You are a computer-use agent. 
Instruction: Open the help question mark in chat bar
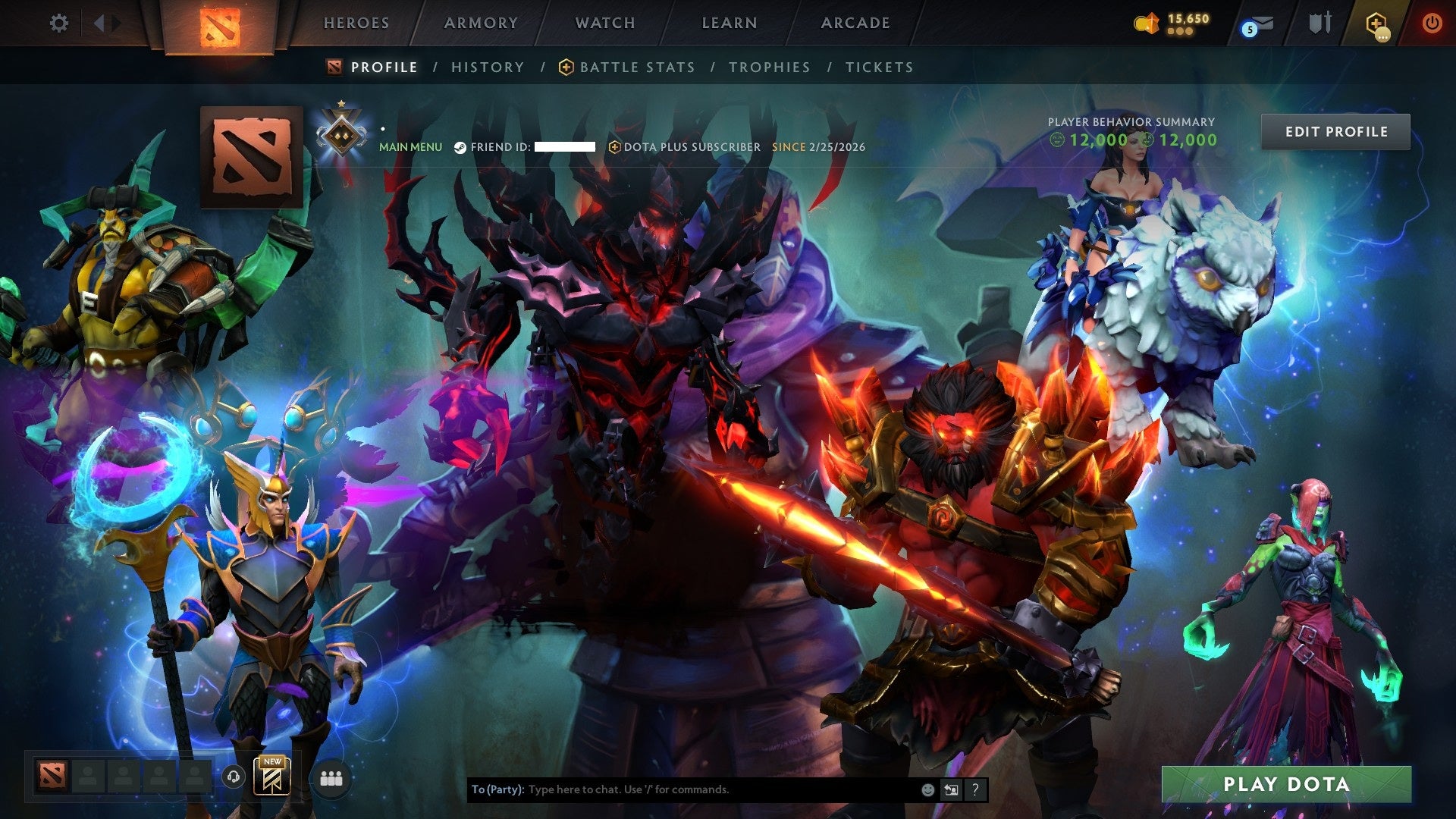[x=975, y=789]
